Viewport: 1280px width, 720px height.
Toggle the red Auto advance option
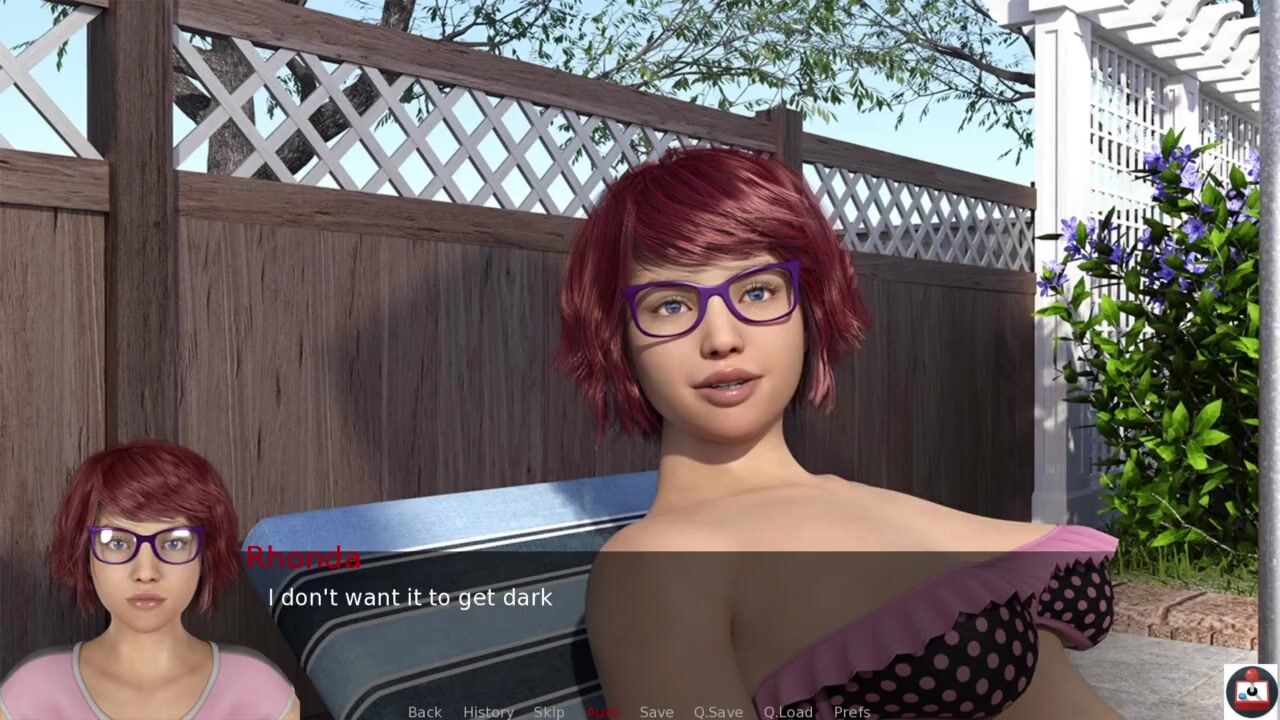pyautogui.click(x=603, y=711)
